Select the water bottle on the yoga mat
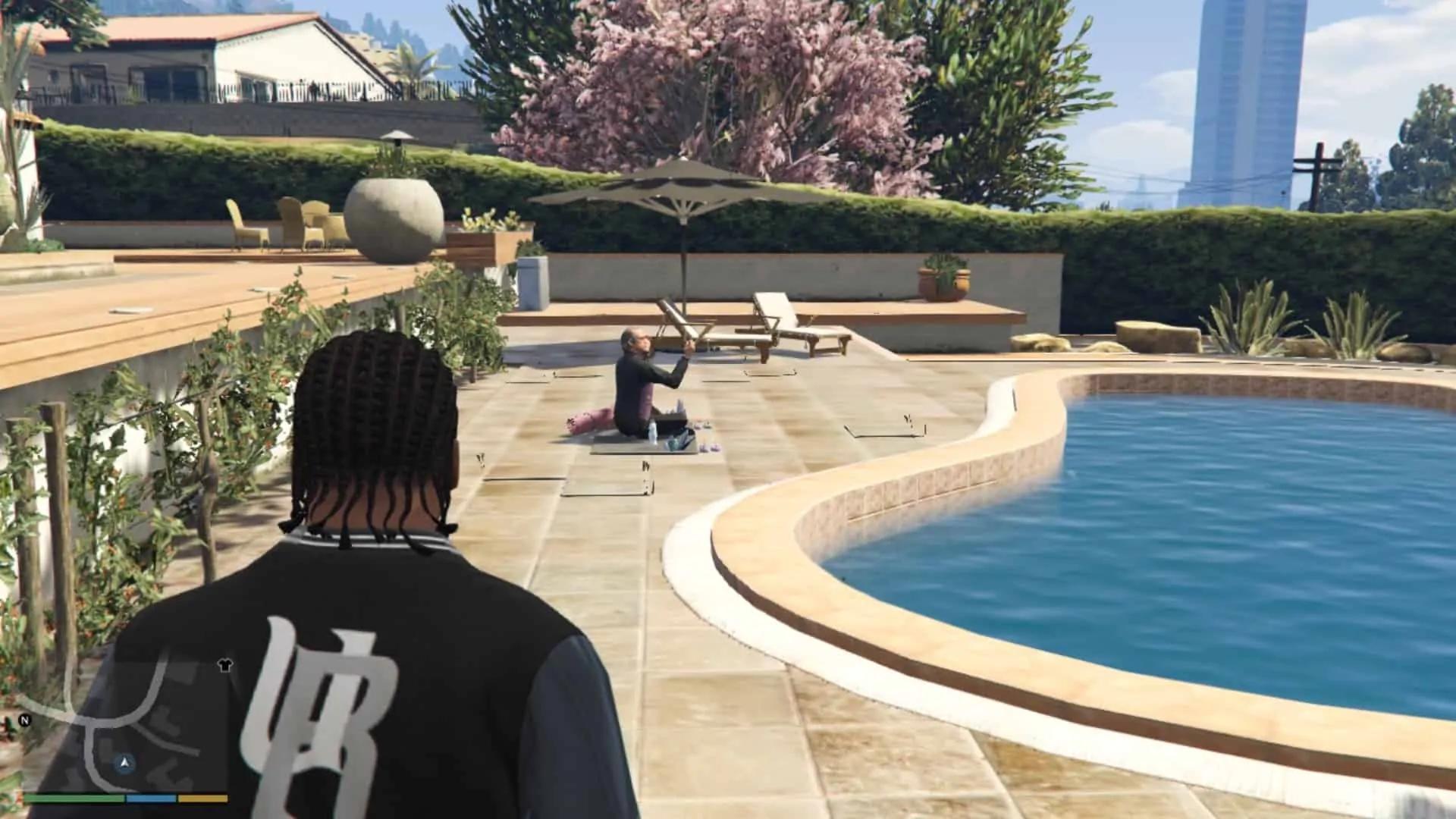This screenshot has height=819, width=1456. click(652, 430)
